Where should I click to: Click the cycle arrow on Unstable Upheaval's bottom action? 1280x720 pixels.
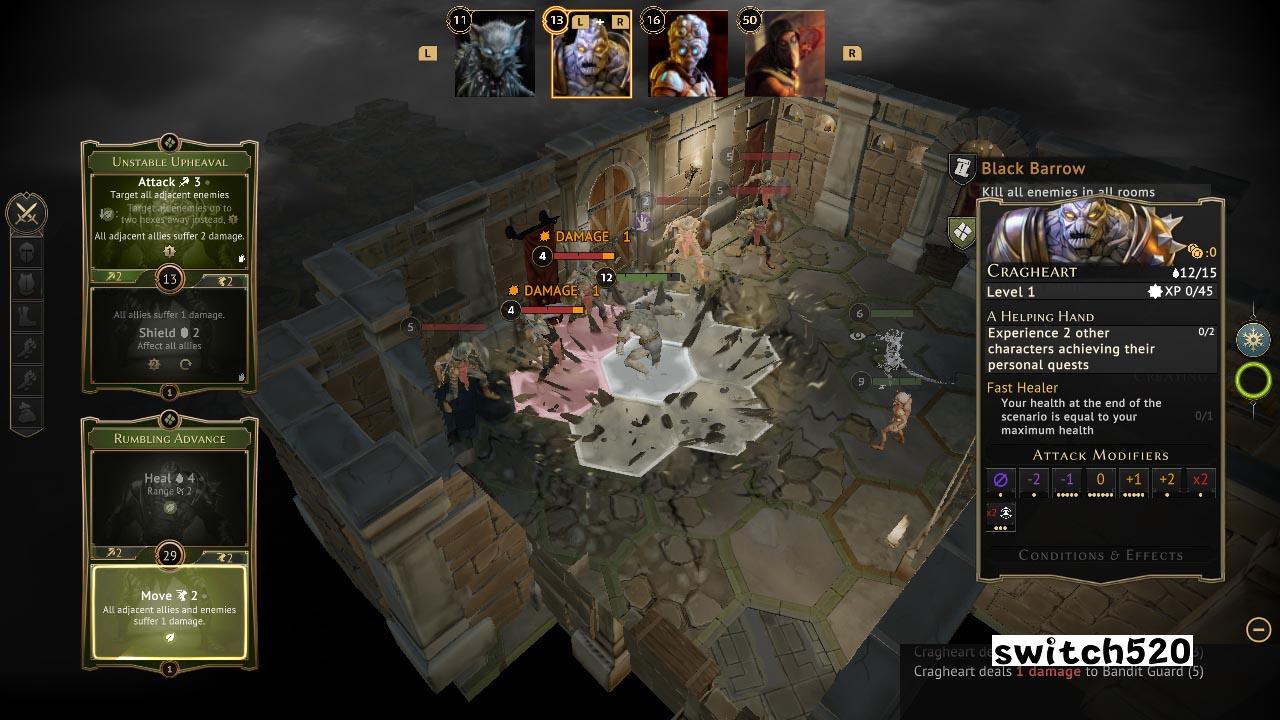click(185, 366)
